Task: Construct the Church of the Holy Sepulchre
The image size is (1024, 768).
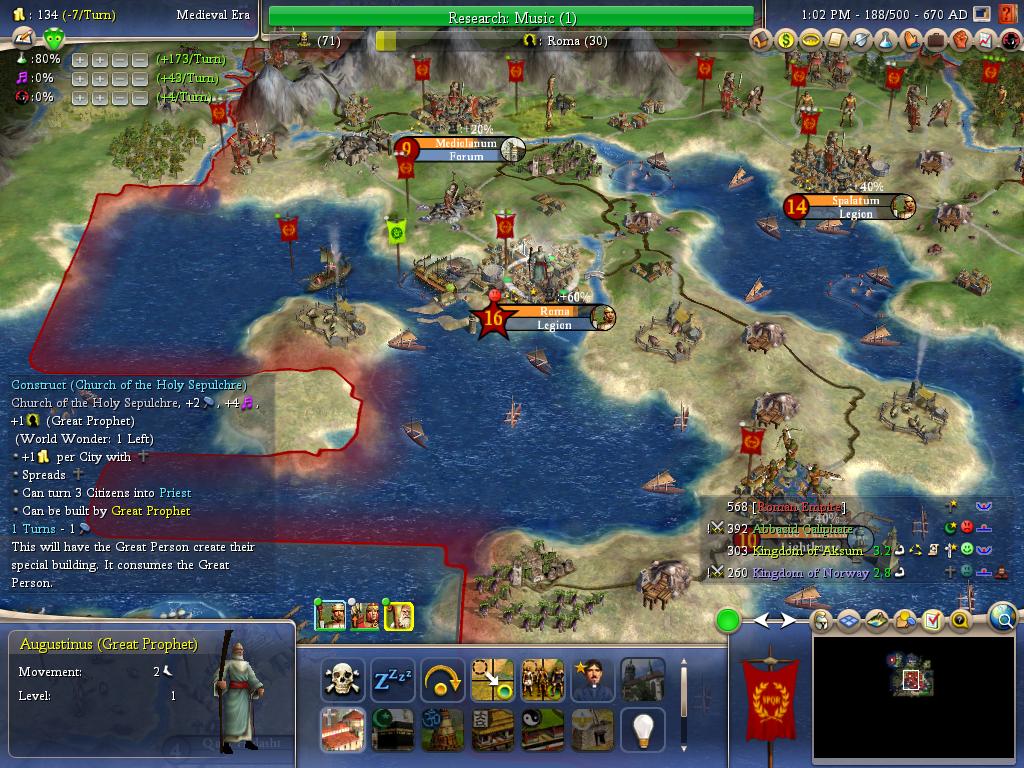Action: coord(342,730)
